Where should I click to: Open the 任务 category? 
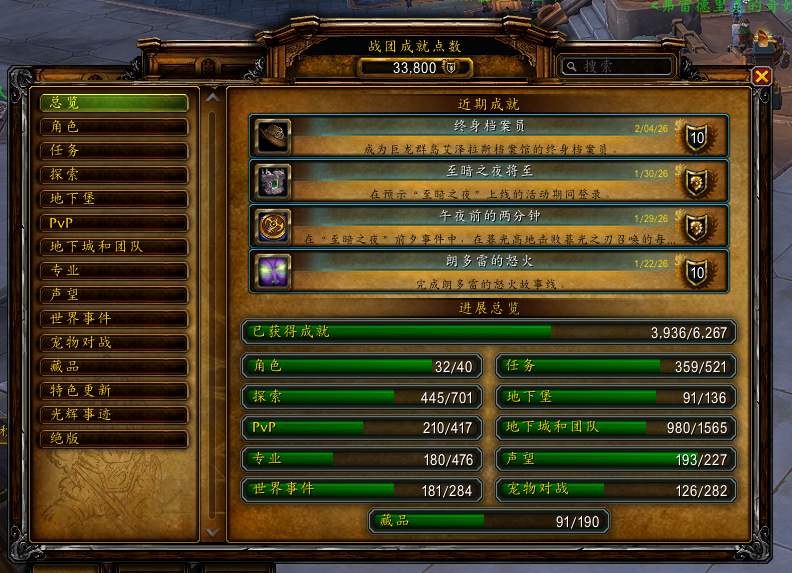coord(113,151)
